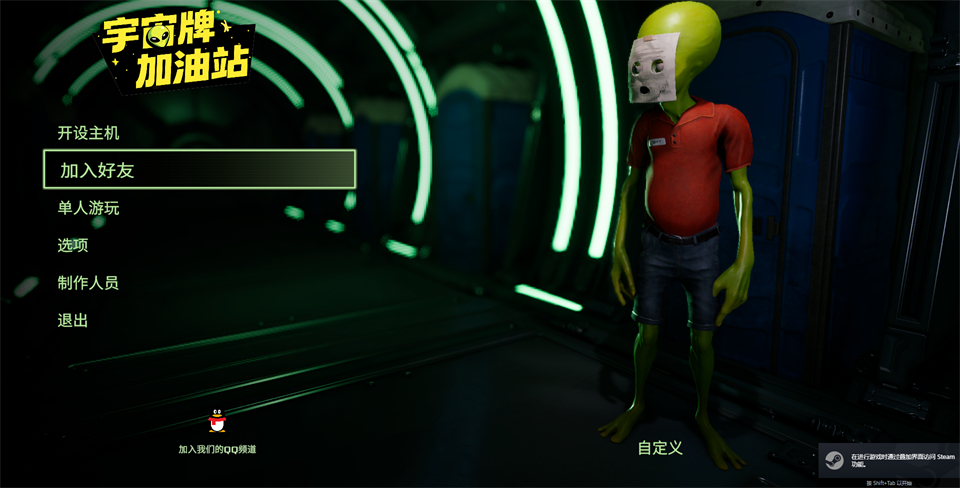Open the QQ channel penguin link
Screen dimensions: 960x488
(x=217, y=423)
